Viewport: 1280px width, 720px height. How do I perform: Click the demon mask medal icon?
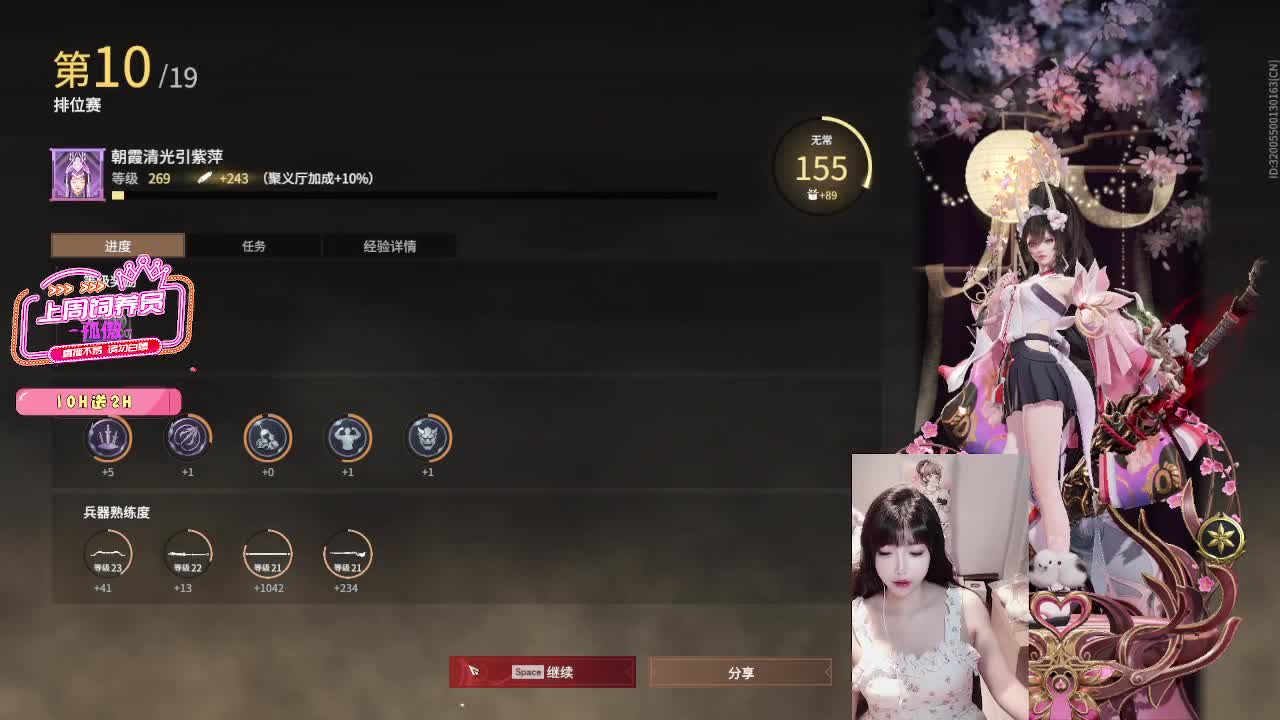coord(428,438)
